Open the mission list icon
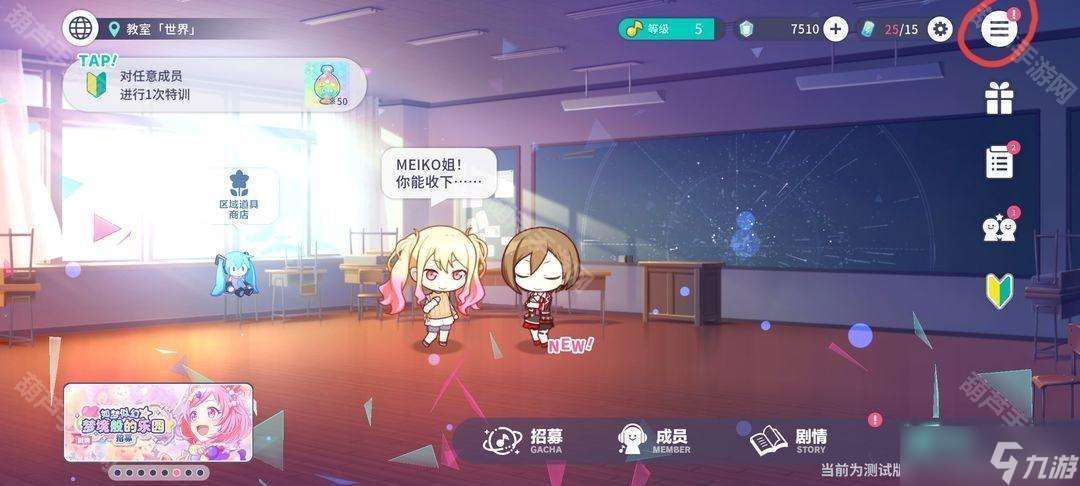 pyautogui.click(x=999, y=162)
